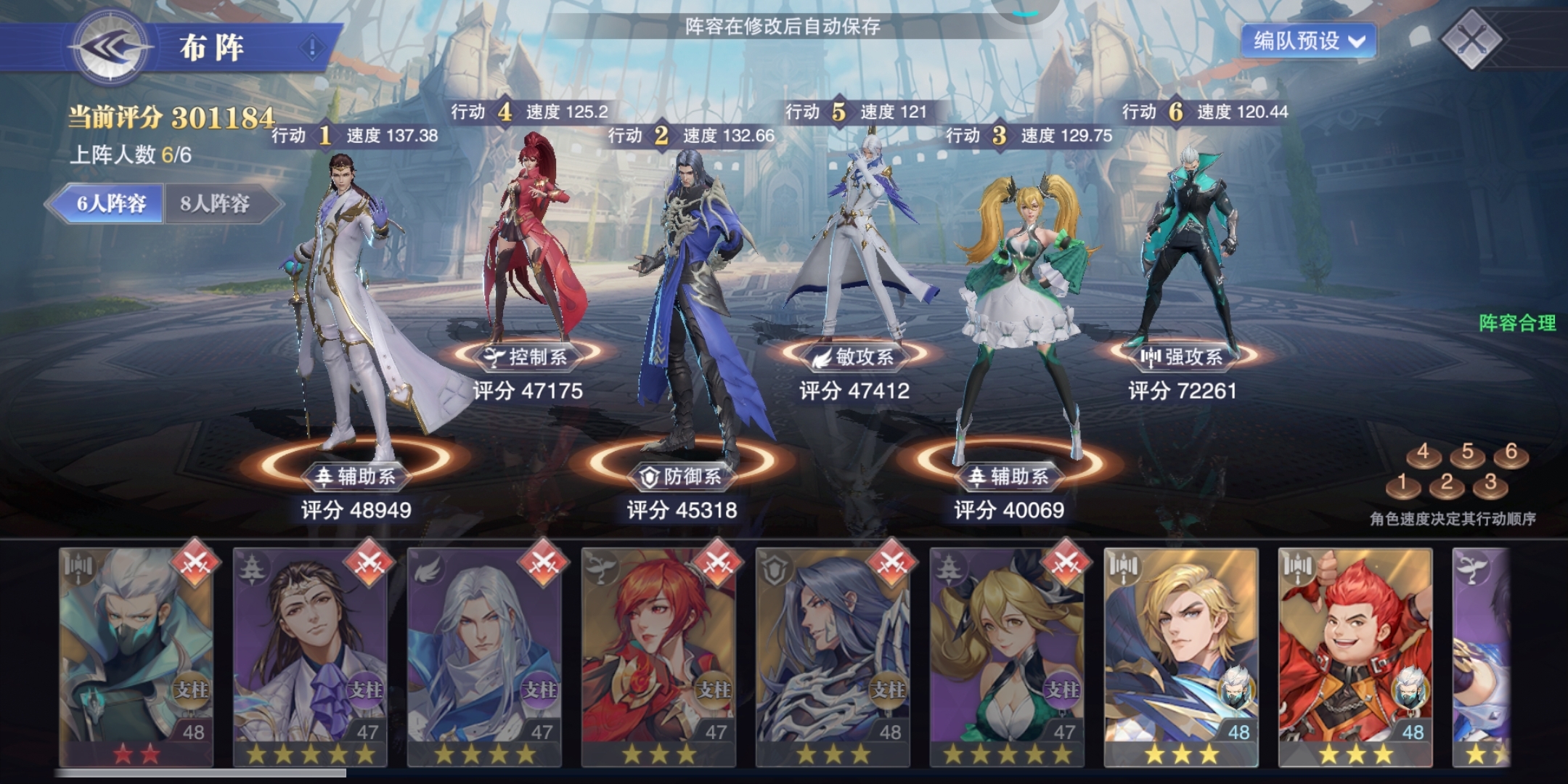Viewport: 1568px width, 784px height.
Task: Select the 6人阵容 tab
Action: [110, 203]
